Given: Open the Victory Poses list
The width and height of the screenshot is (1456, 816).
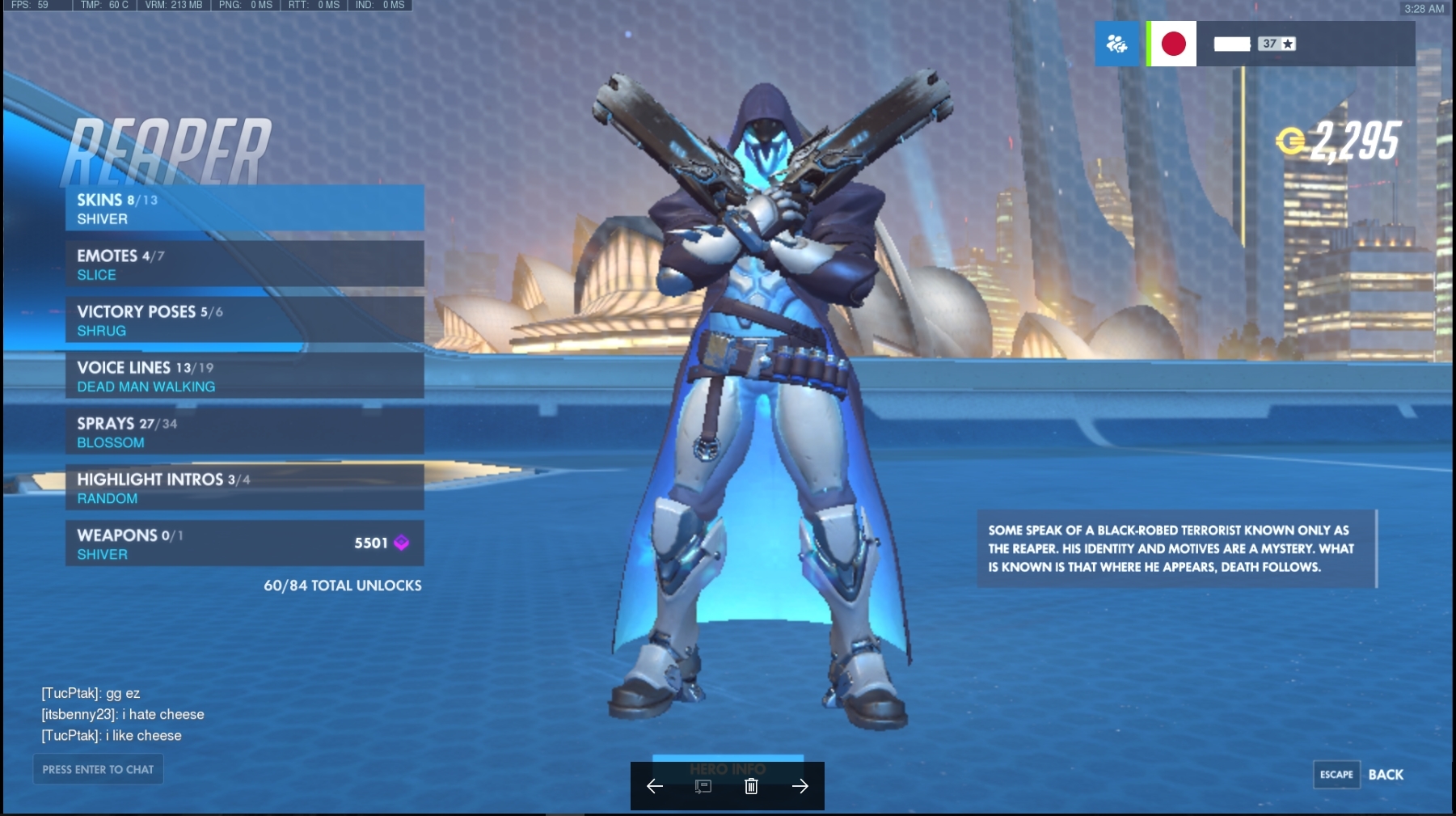Looking at the screenshot, I should 244,320.
